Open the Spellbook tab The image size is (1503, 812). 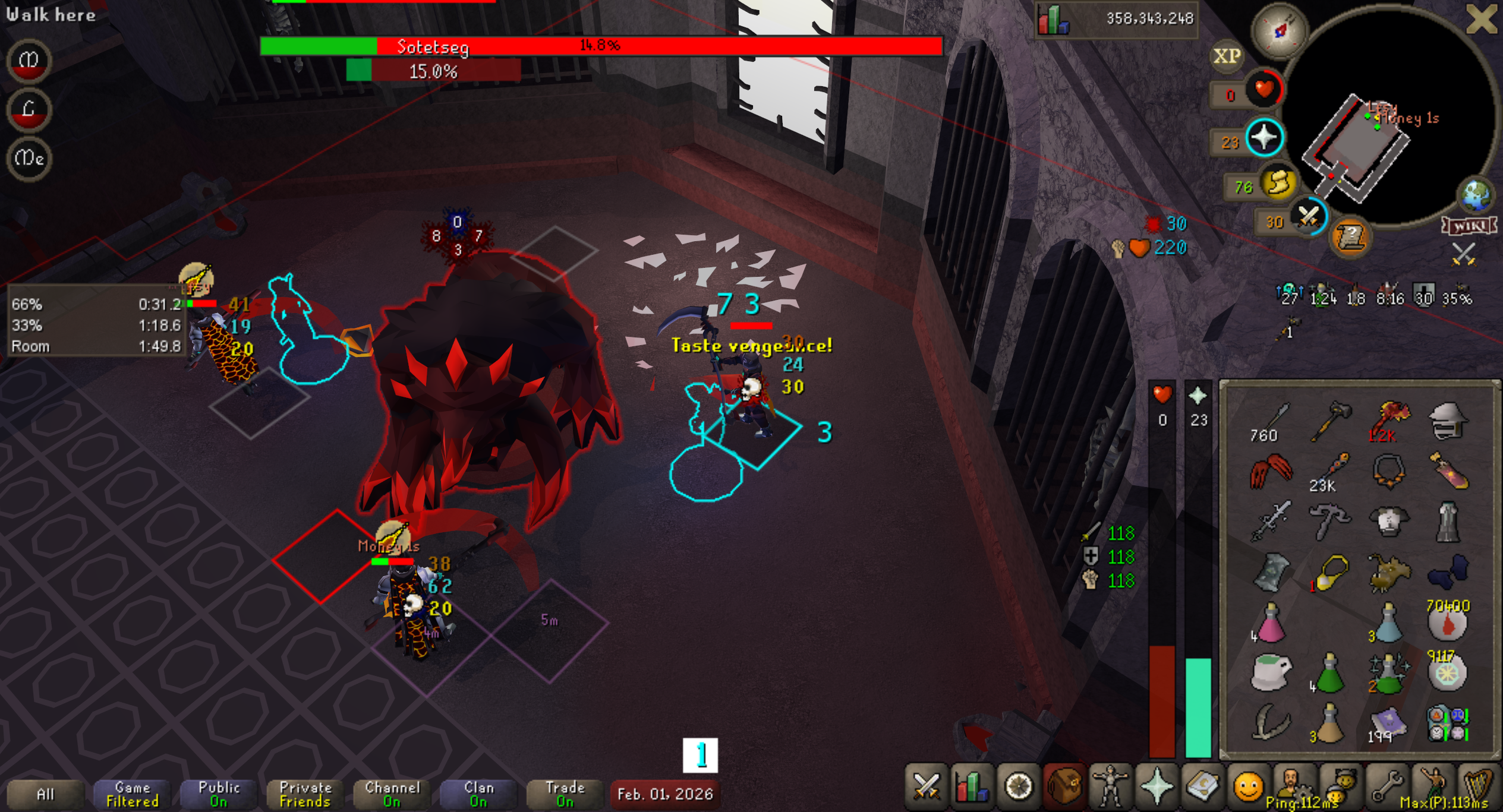click(x=1202, y=786)
